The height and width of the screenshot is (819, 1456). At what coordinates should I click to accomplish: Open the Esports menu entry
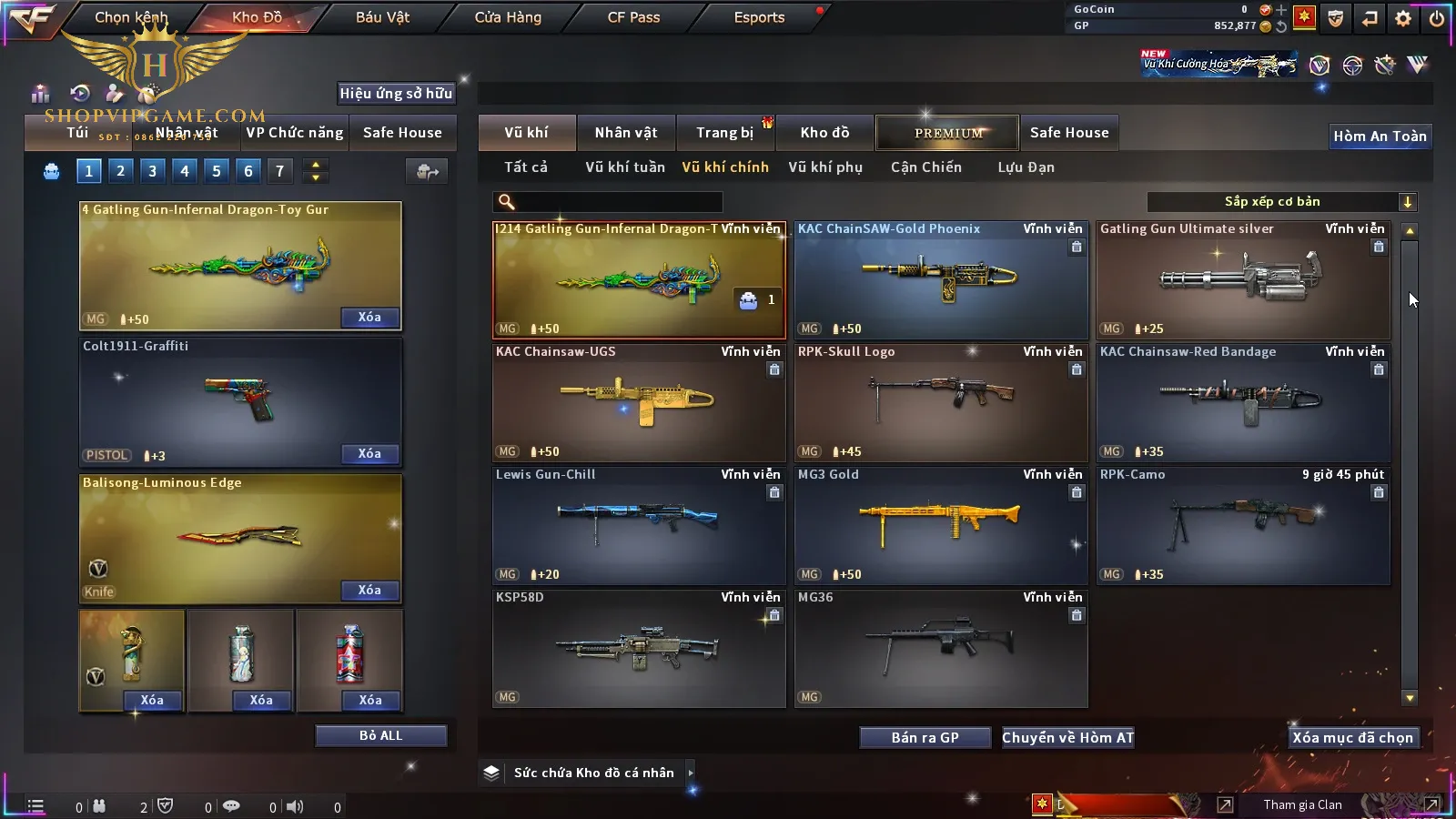(x=759, y=17)
